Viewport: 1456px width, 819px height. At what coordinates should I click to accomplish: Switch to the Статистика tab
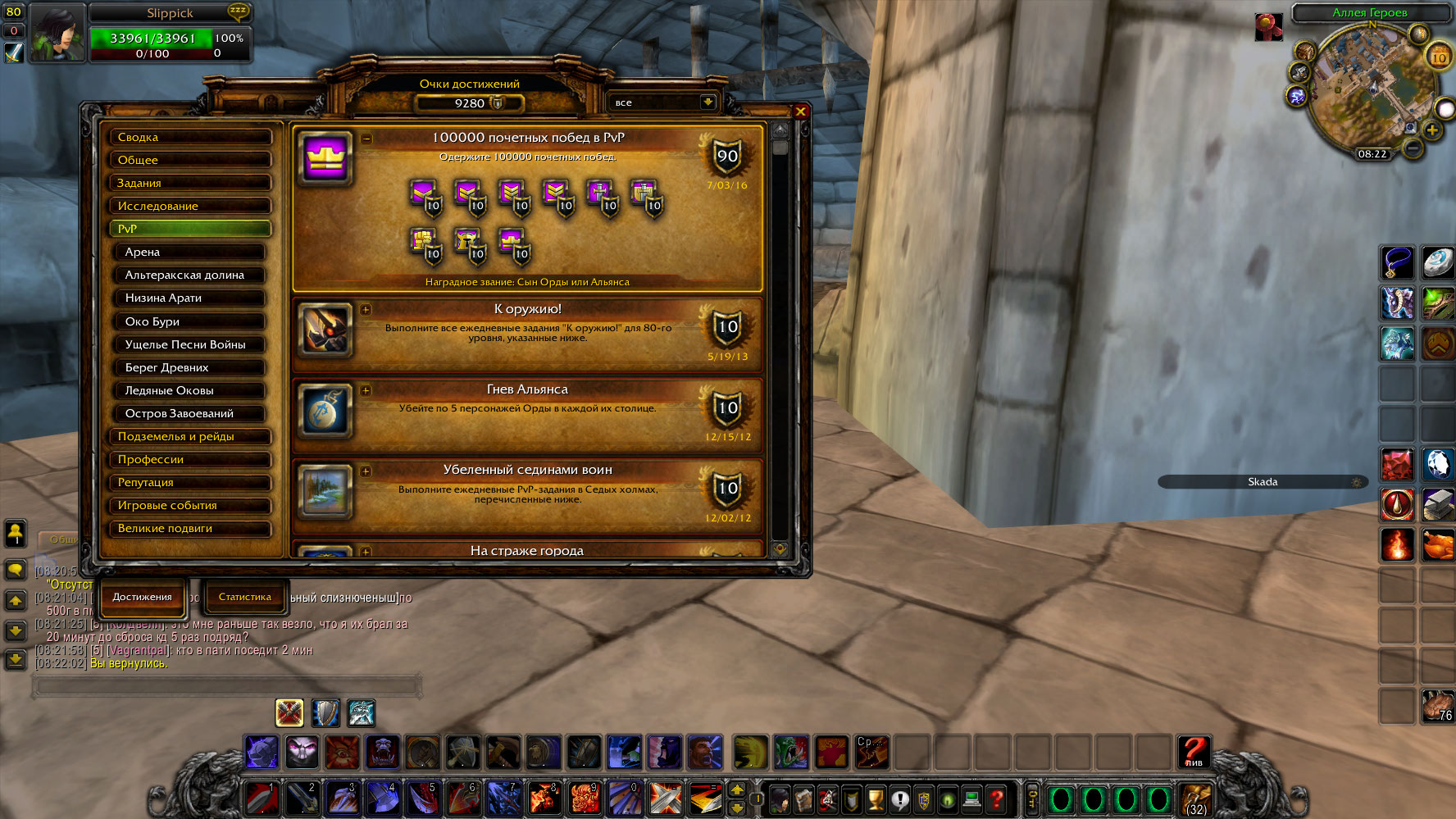click(x=244, y=597)
